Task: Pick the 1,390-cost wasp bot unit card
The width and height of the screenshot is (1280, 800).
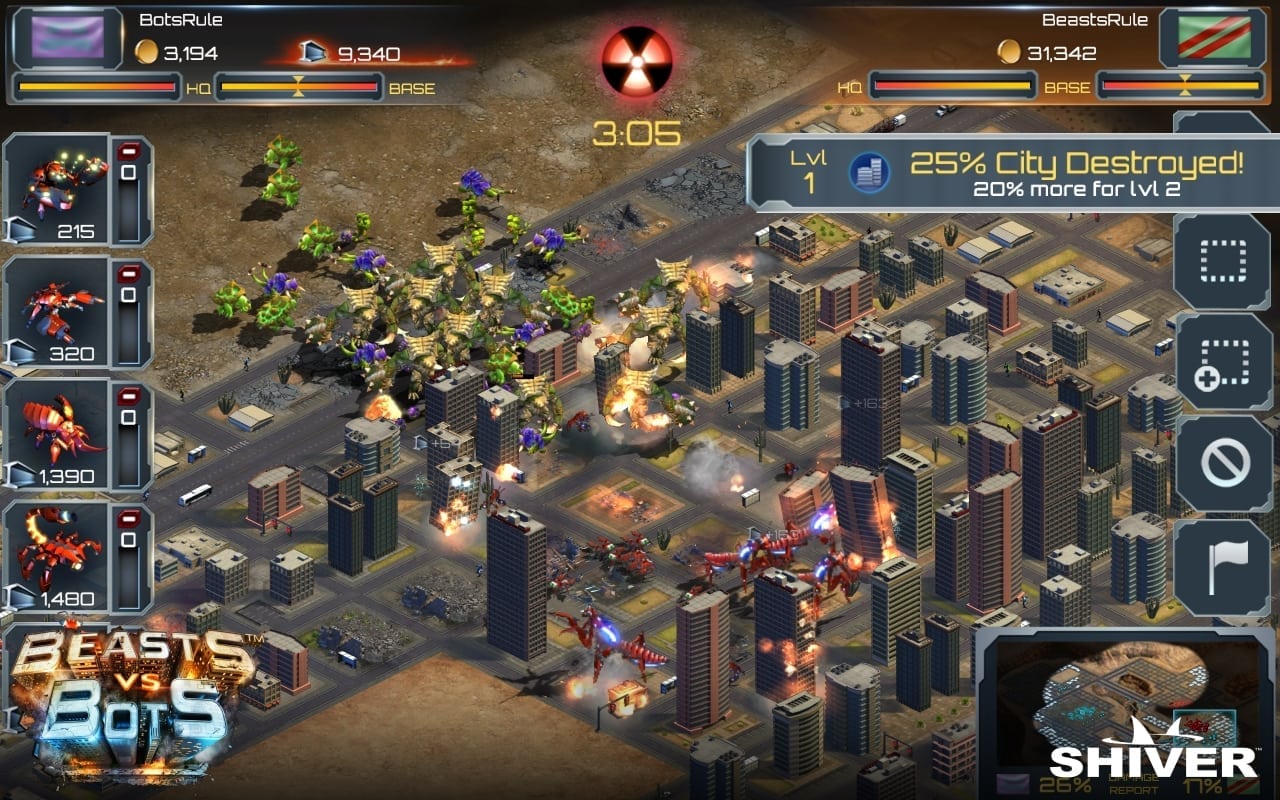Action: [x=57, y=435]
